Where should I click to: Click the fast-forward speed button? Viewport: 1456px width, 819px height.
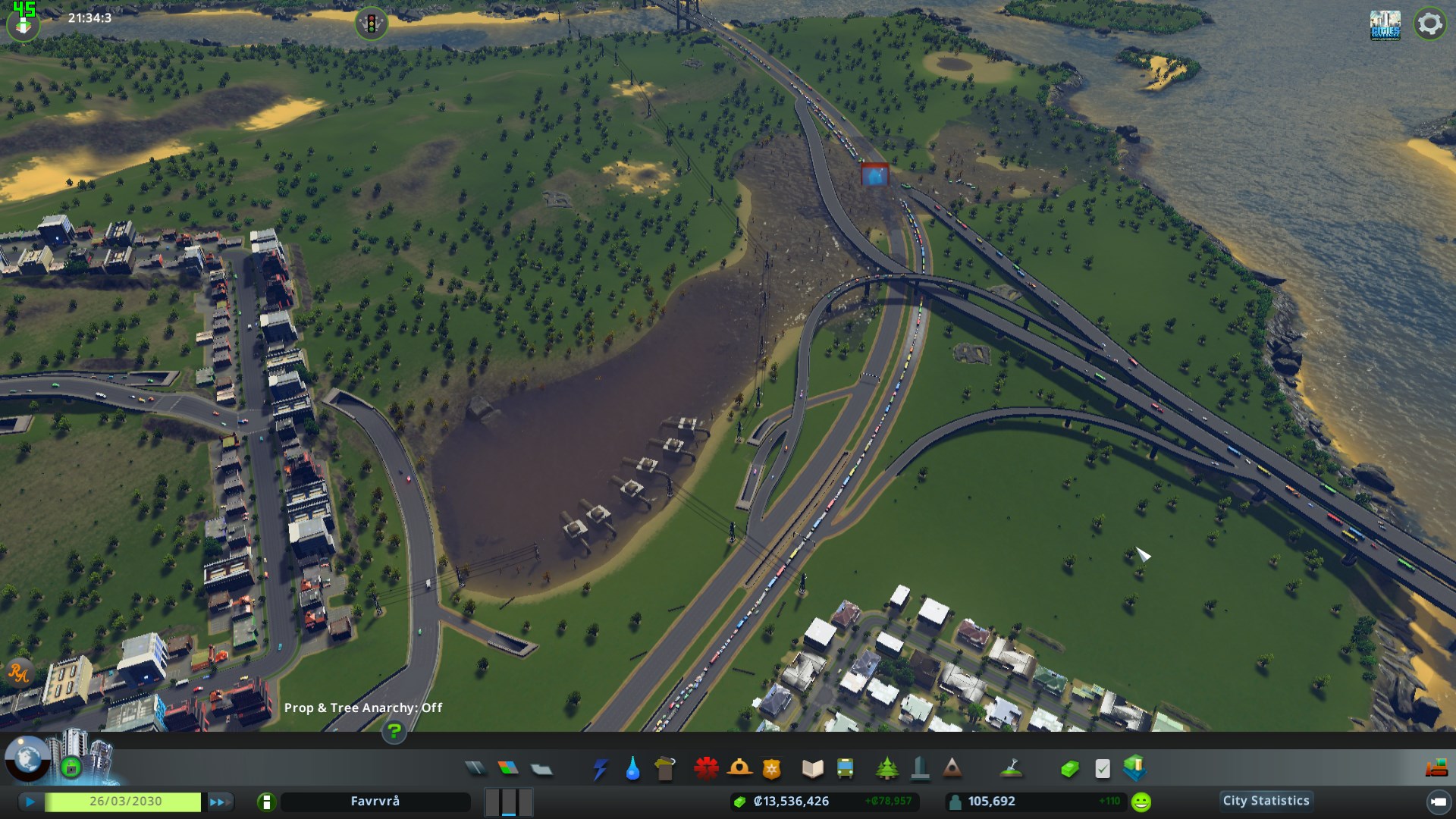220,802
